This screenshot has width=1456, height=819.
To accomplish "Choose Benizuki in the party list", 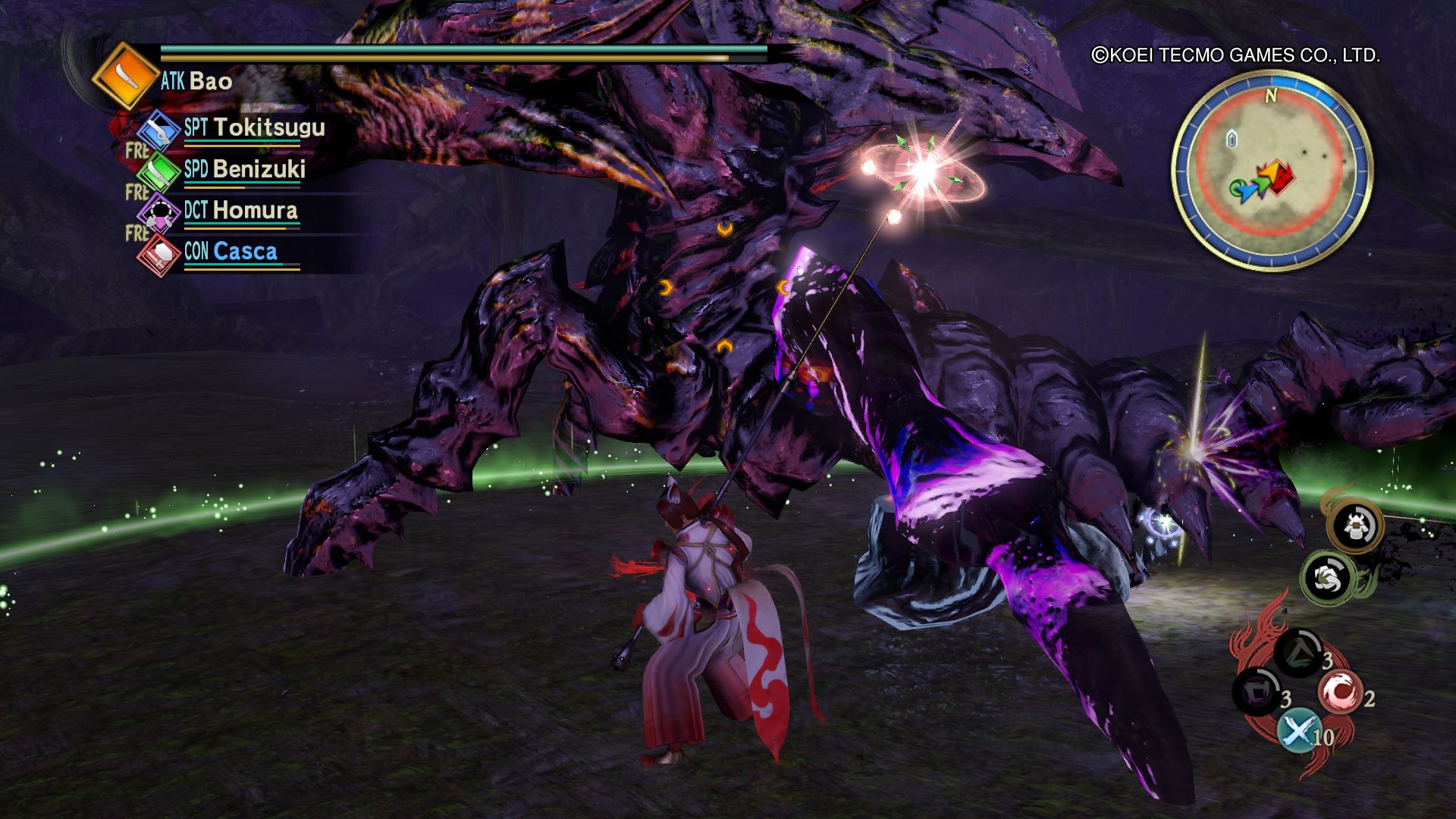I will tap(259, 168).
